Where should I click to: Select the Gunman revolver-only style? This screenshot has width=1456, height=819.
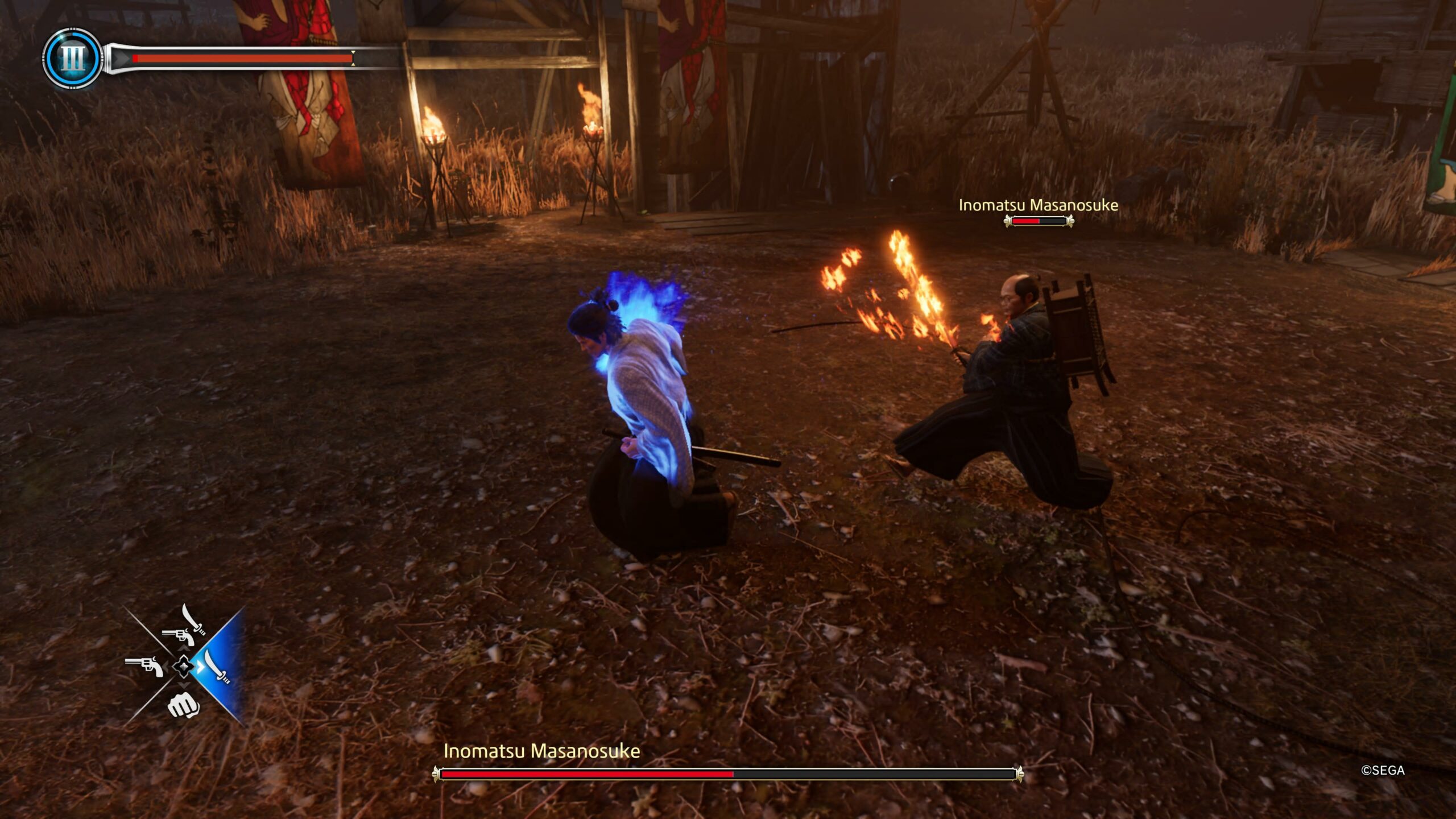(x=143, y=665)
